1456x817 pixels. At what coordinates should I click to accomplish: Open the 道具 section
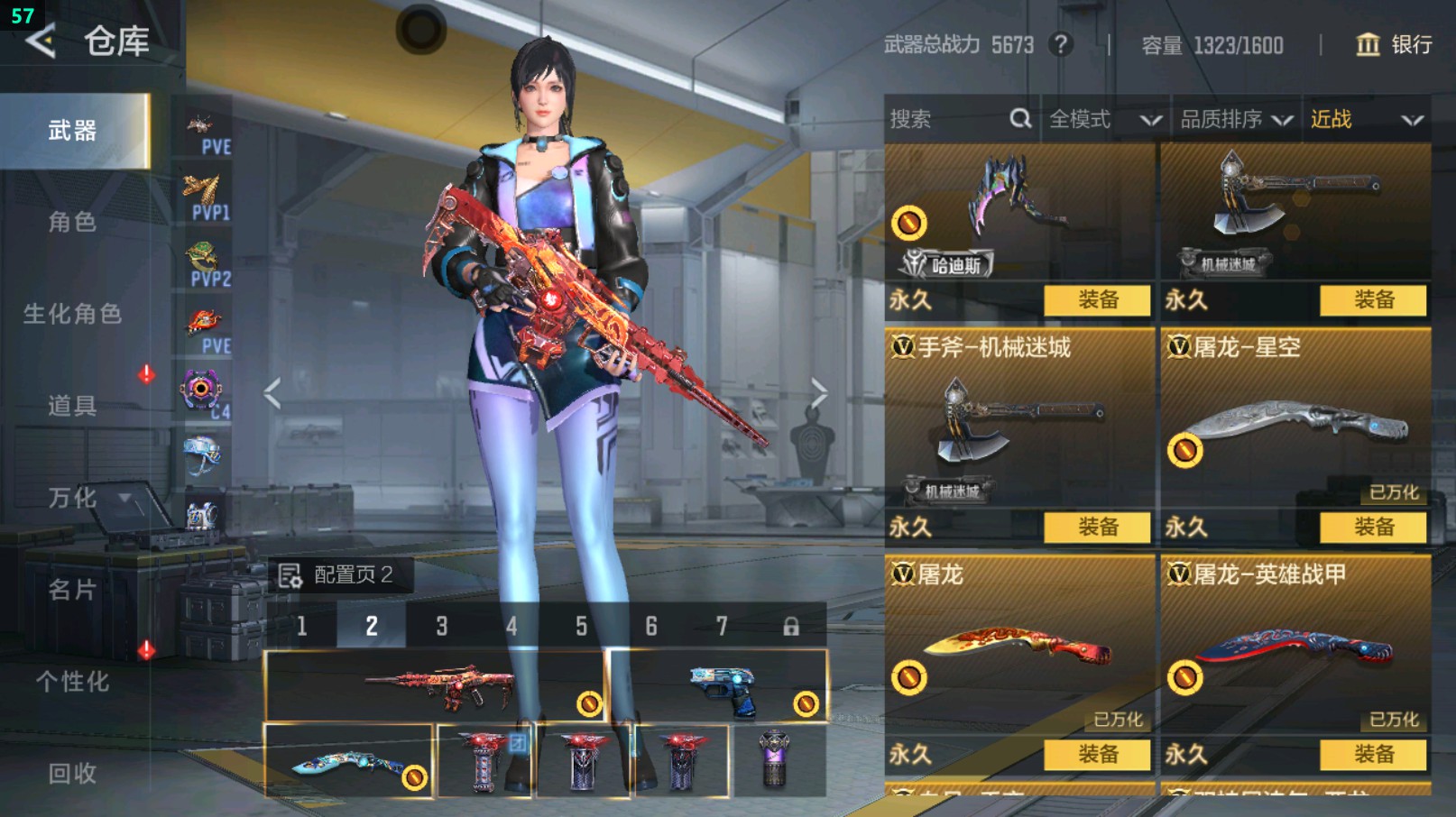point(72,406)
